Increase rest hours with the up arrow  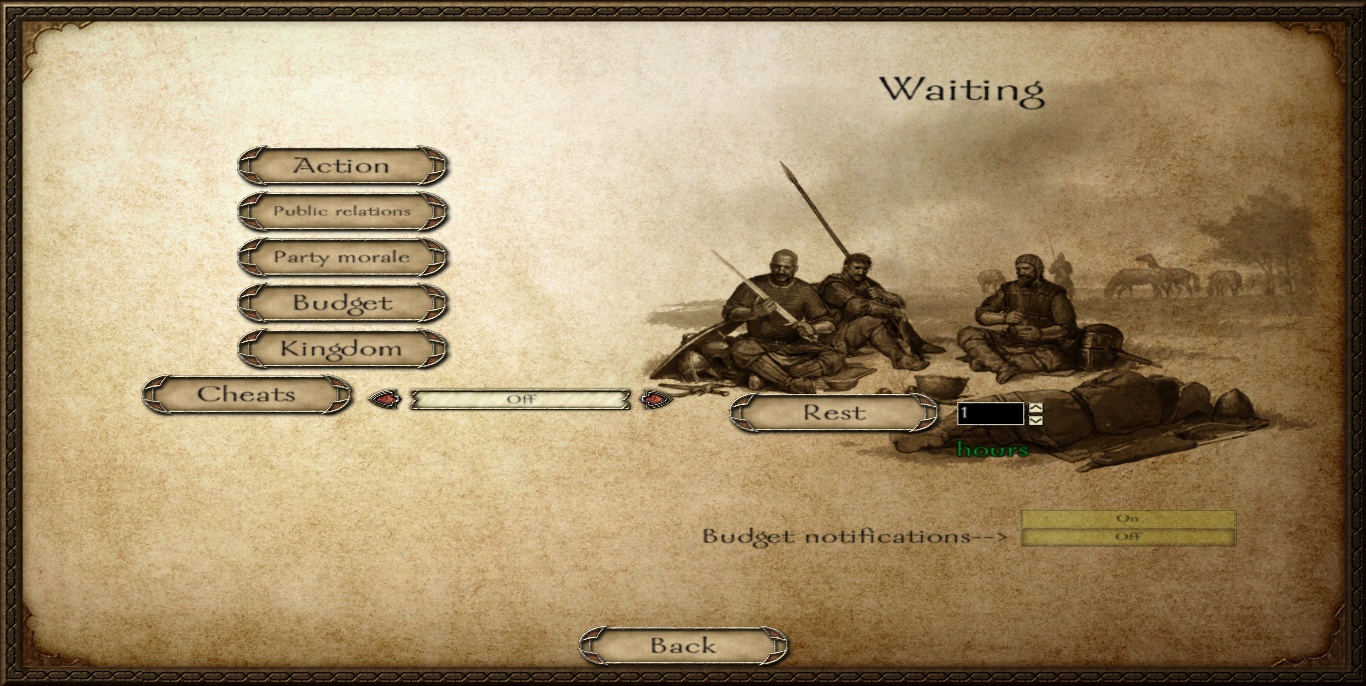pos(1035,408)
